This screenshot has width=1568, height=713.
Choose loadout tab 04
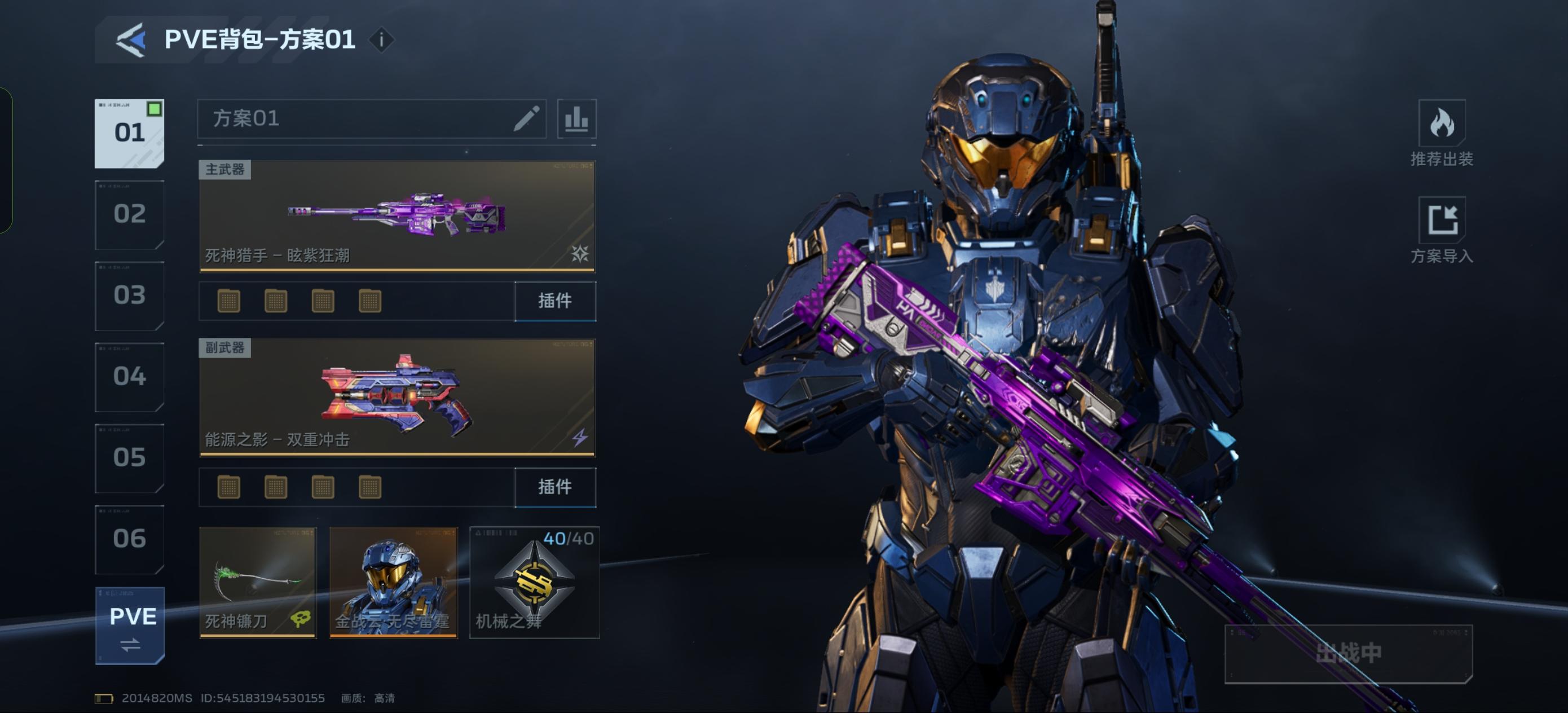tap(129, 377)
